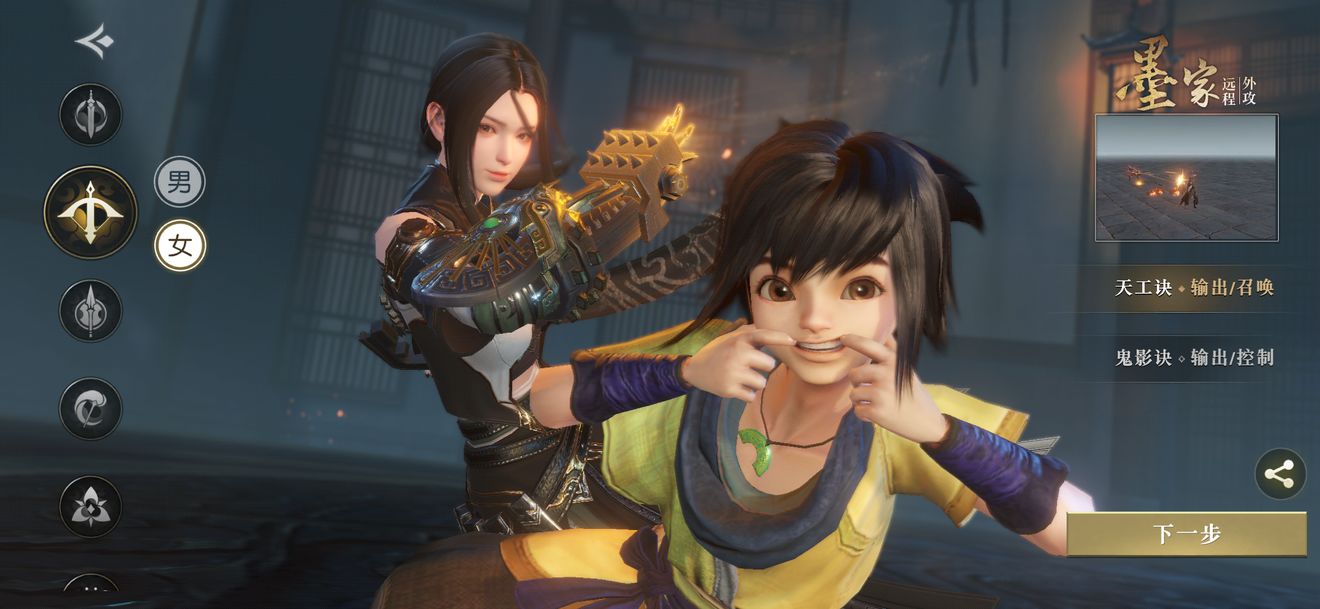1320x609 pixels.
Task: Play the 墨家 class preview video
Action: (1186, 178)
